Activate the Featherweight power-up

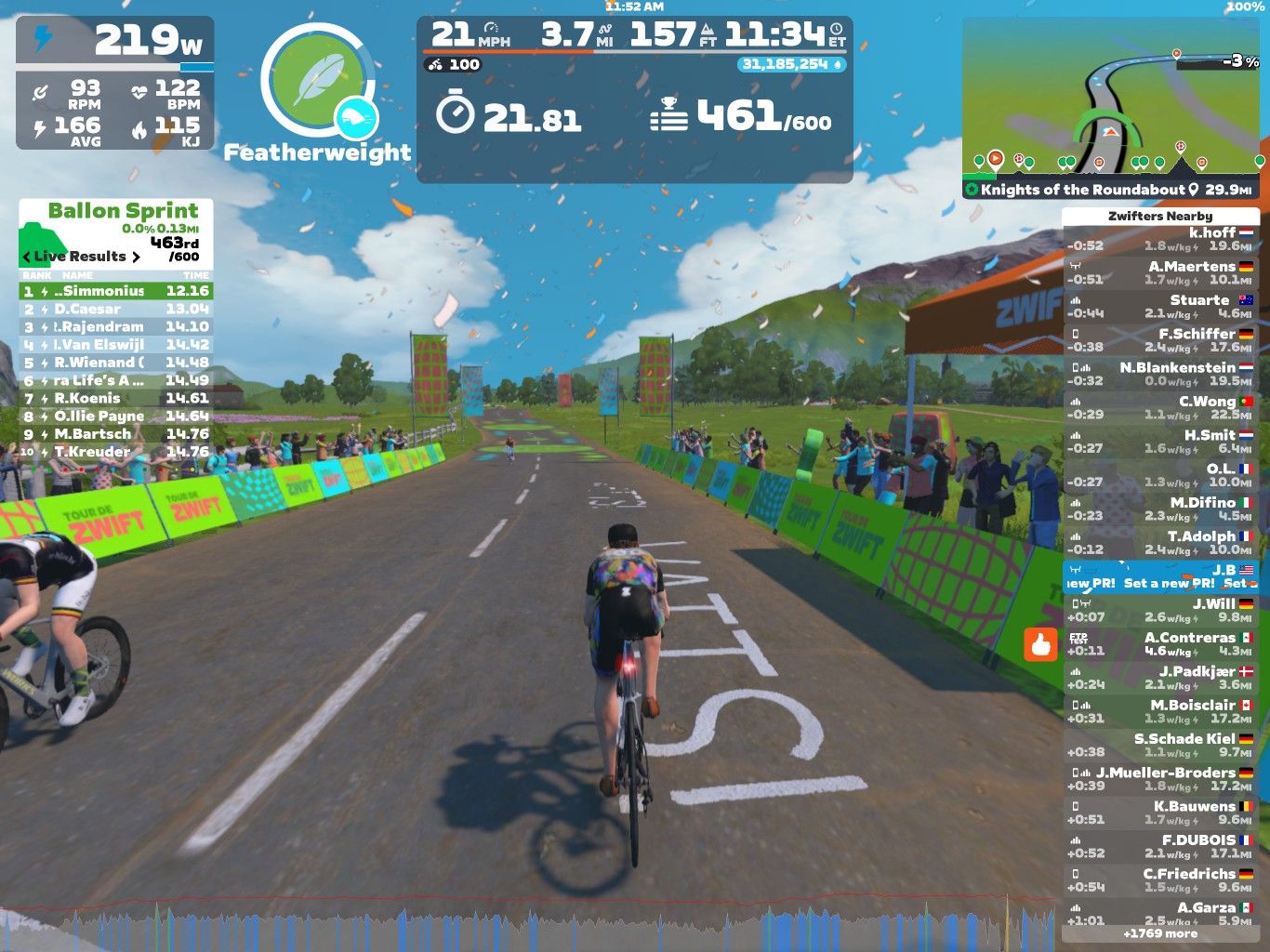point(317,82)
